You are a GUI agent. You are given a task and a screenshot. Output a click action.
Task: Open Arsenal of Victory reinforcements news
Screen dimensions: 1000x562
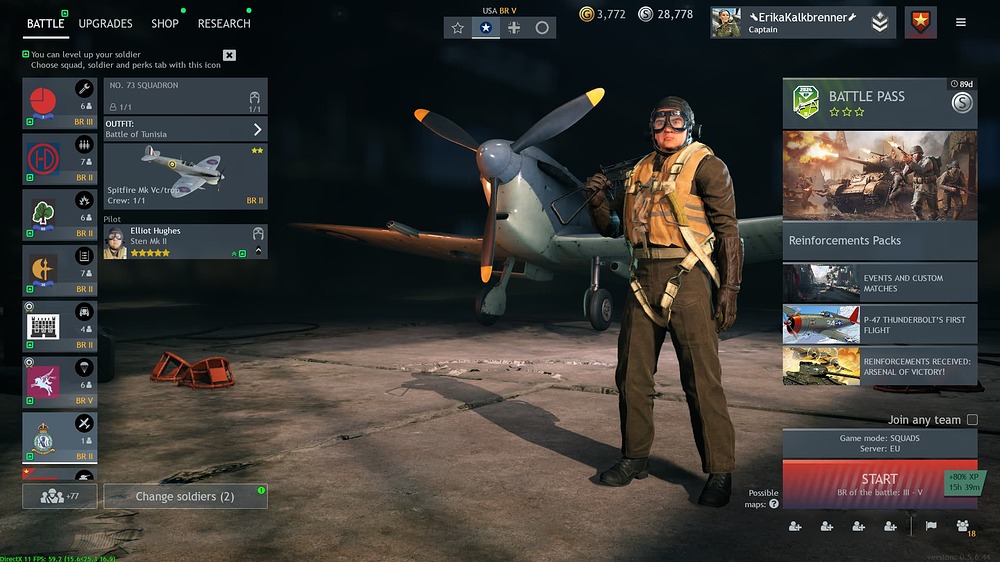point(879,366)
